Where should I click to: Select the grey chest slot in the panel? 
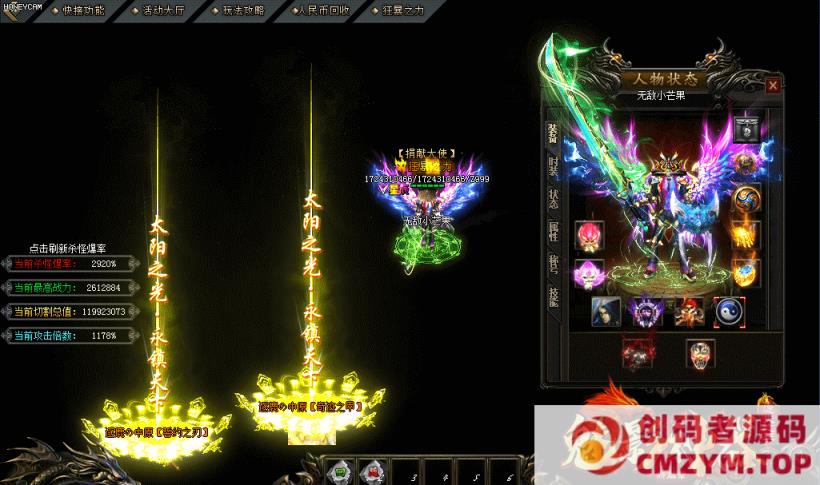point(744,127)
